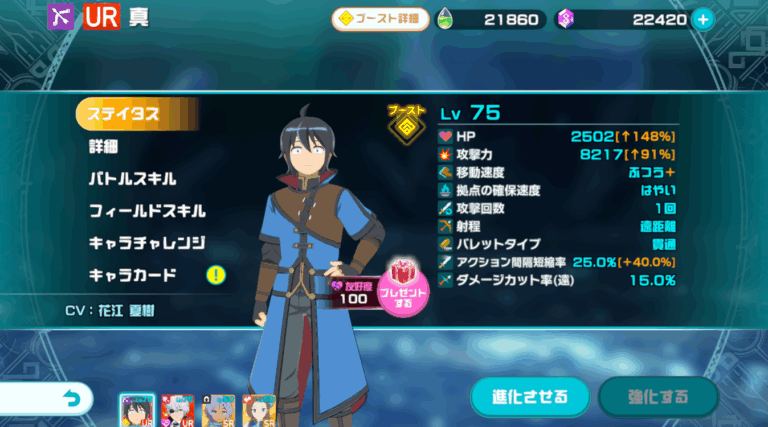Tap the 強化する enhance button
768x427 pixels.
pos(658,397)
